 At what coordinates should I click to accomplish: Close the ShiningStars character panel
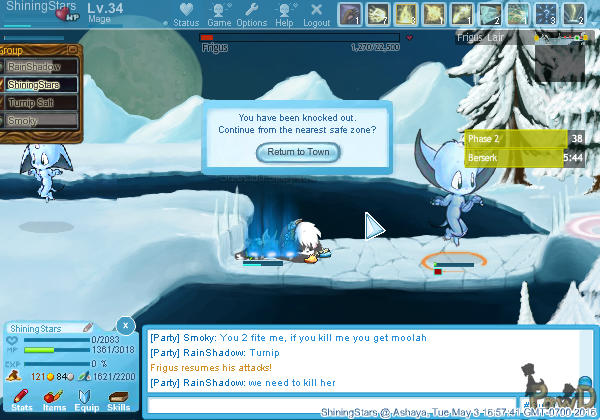(124, 325)
